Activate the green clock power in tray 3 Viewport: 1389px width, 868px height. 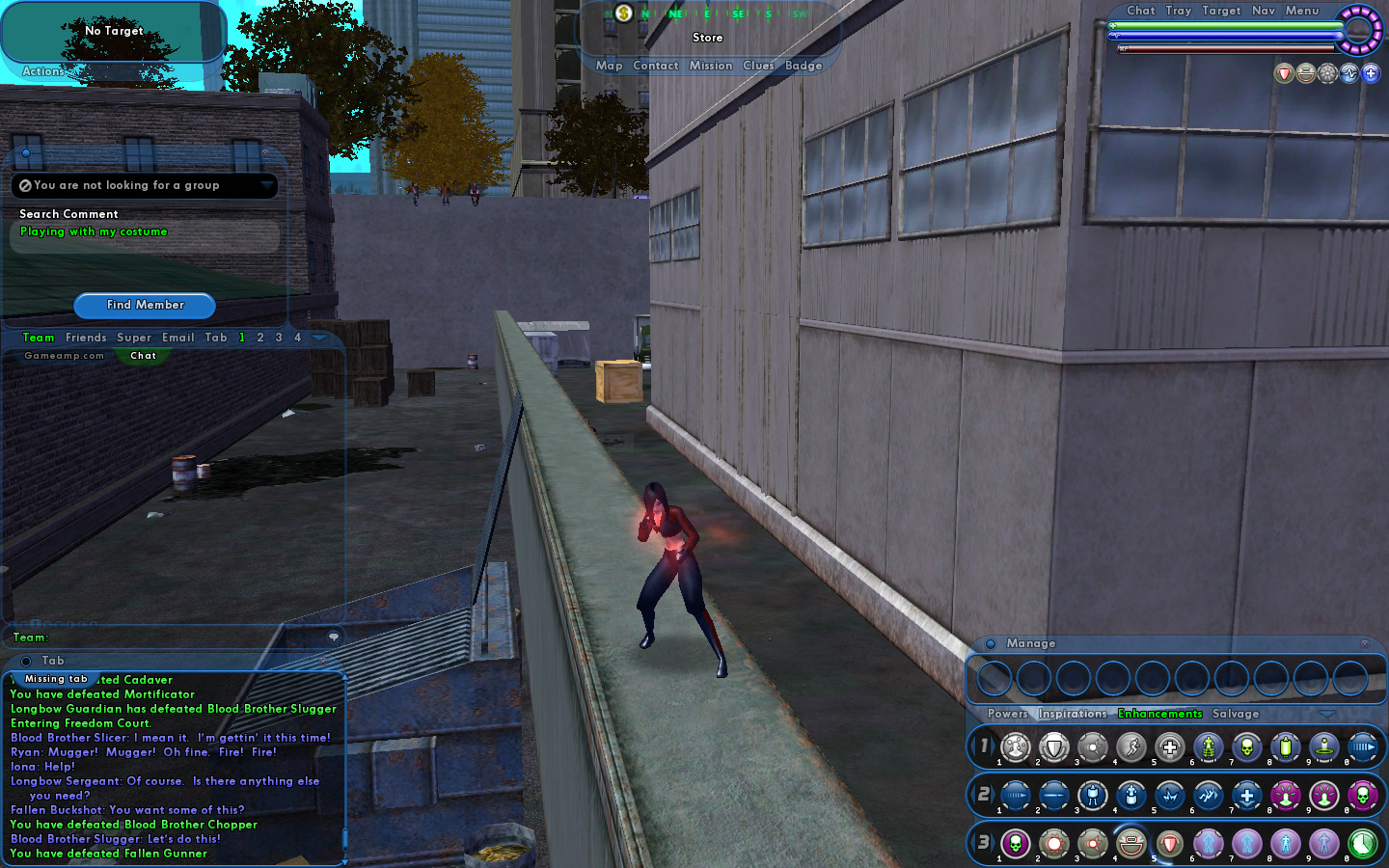[1362, 844]
